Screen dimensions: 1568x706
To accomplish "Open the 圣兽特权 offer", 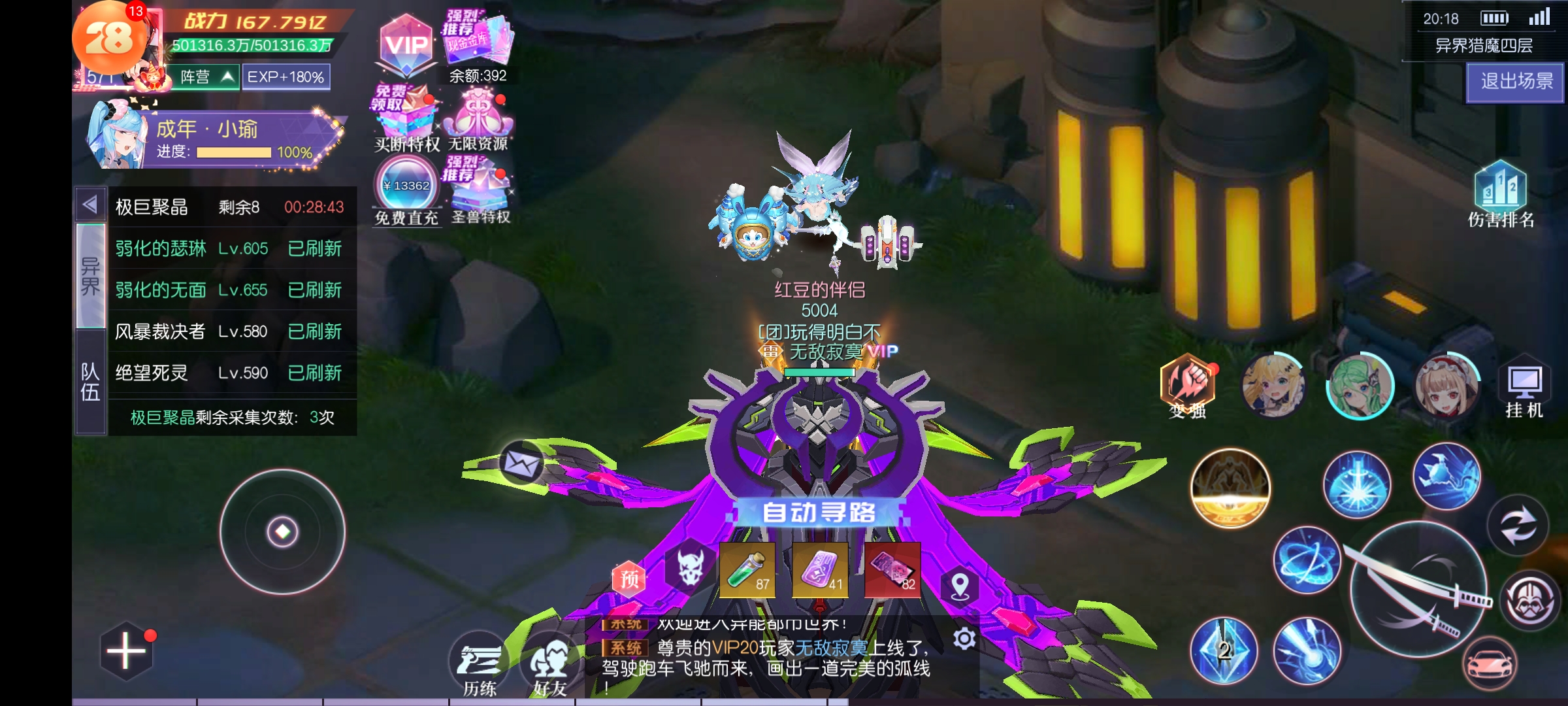I will coord(480,191).
